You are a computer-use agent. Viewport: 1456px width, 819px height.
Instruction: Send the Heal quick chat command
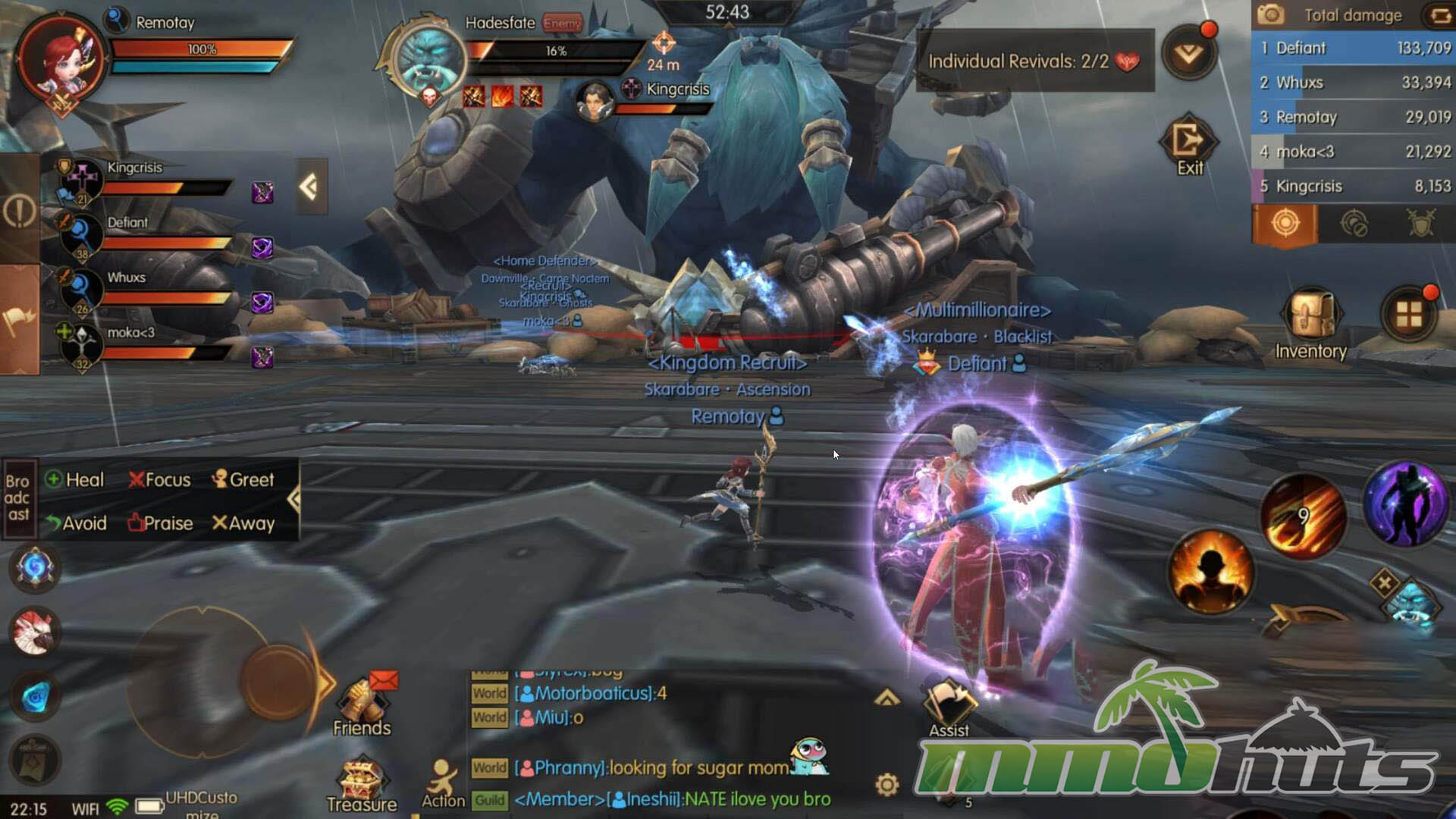pyautogui.click(x=74, y=479)
